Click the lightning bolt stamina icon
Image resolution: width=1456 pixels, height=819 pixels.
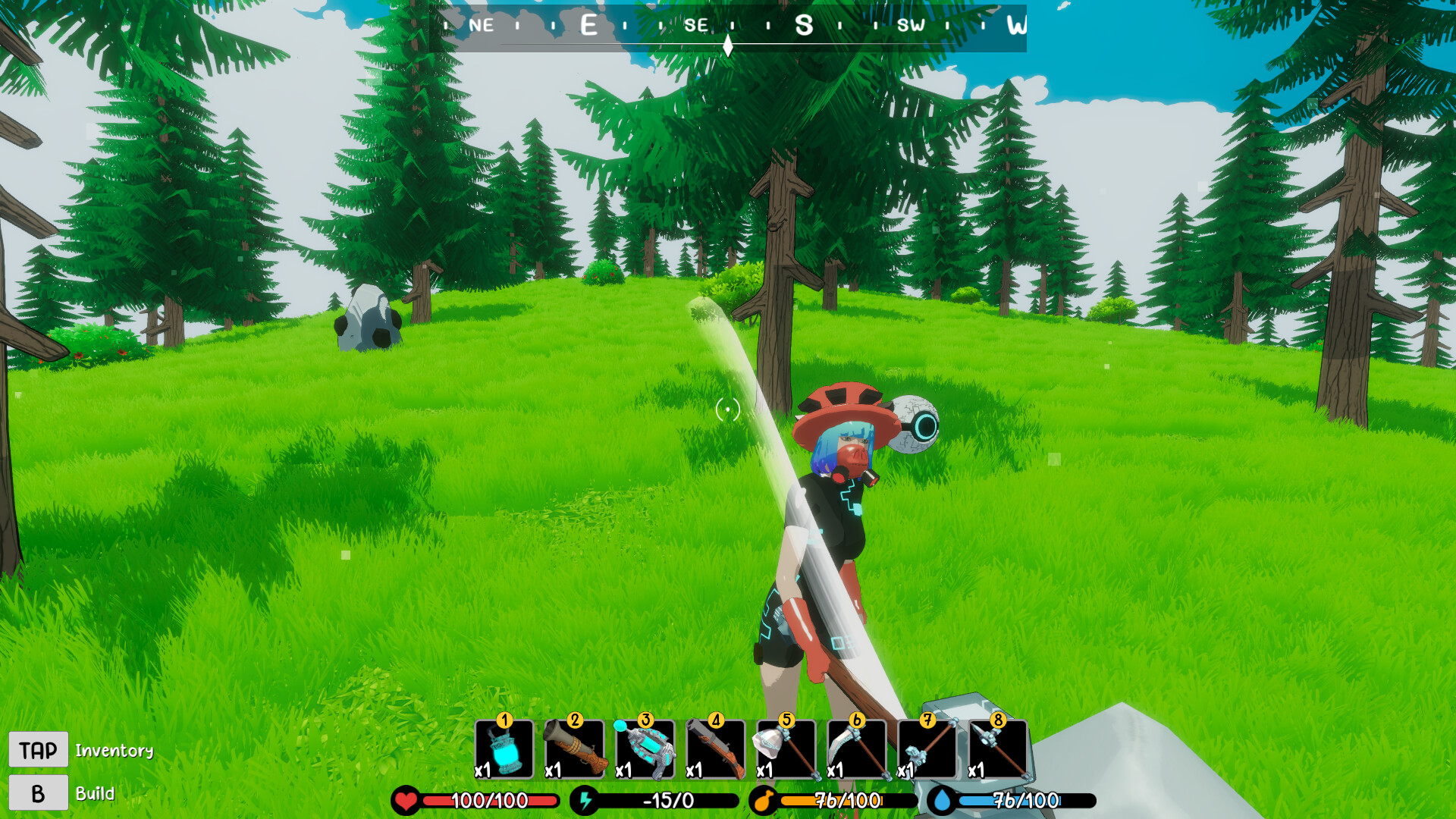pyautogui.click(x=586, y=798)
